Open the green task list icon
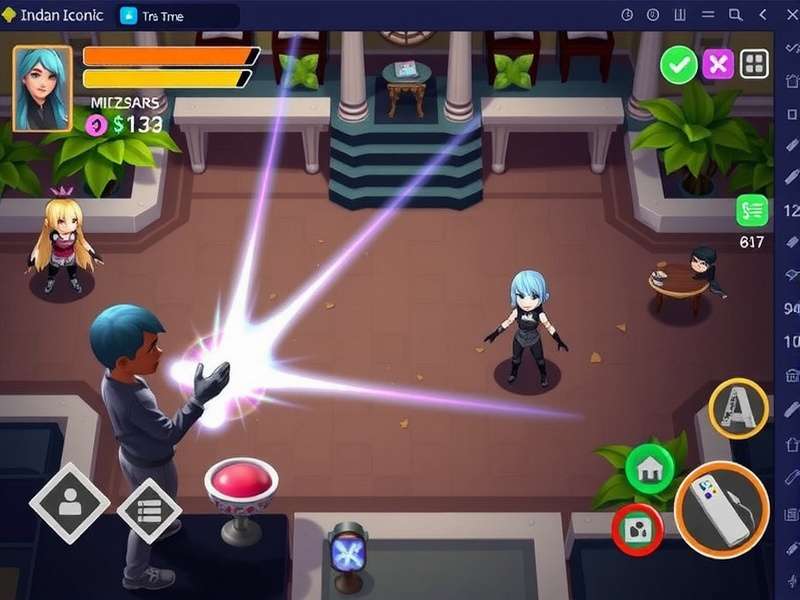 [751, 210]
